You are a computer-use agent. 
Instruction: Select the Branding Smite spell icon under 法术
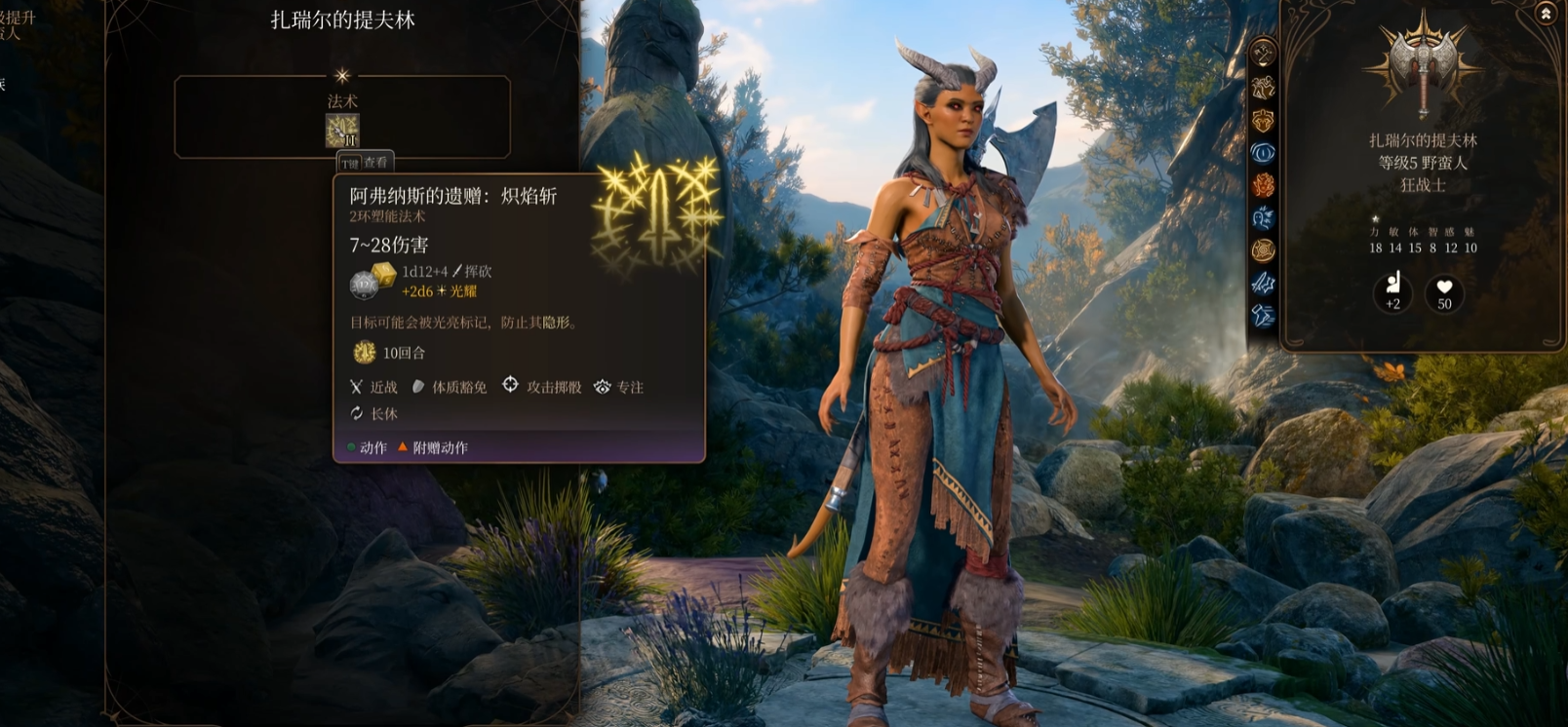(x=342, y=131)
